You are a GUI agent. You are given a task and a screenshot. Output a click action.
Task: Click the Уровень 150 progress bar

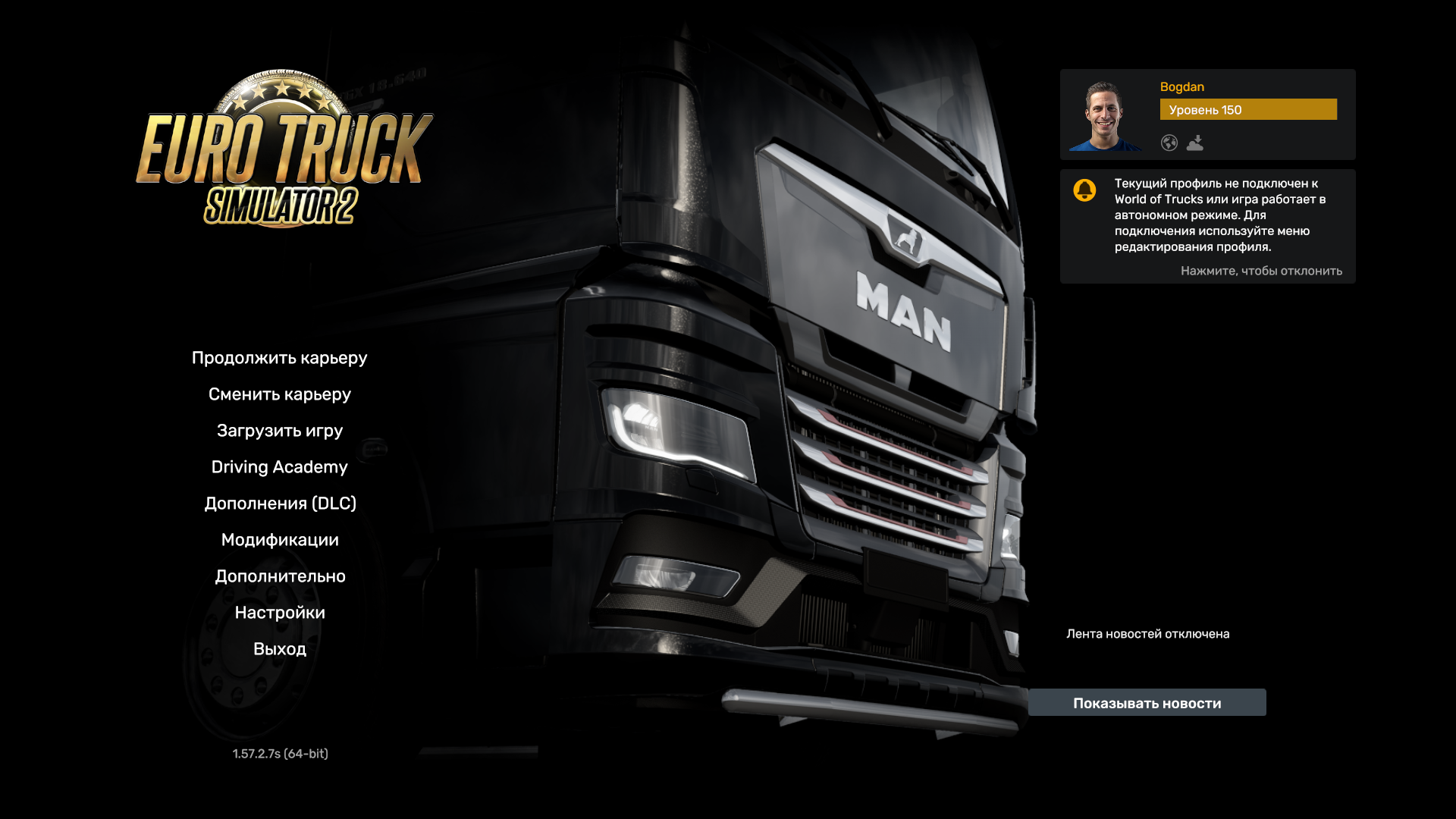click(1248, 109)
